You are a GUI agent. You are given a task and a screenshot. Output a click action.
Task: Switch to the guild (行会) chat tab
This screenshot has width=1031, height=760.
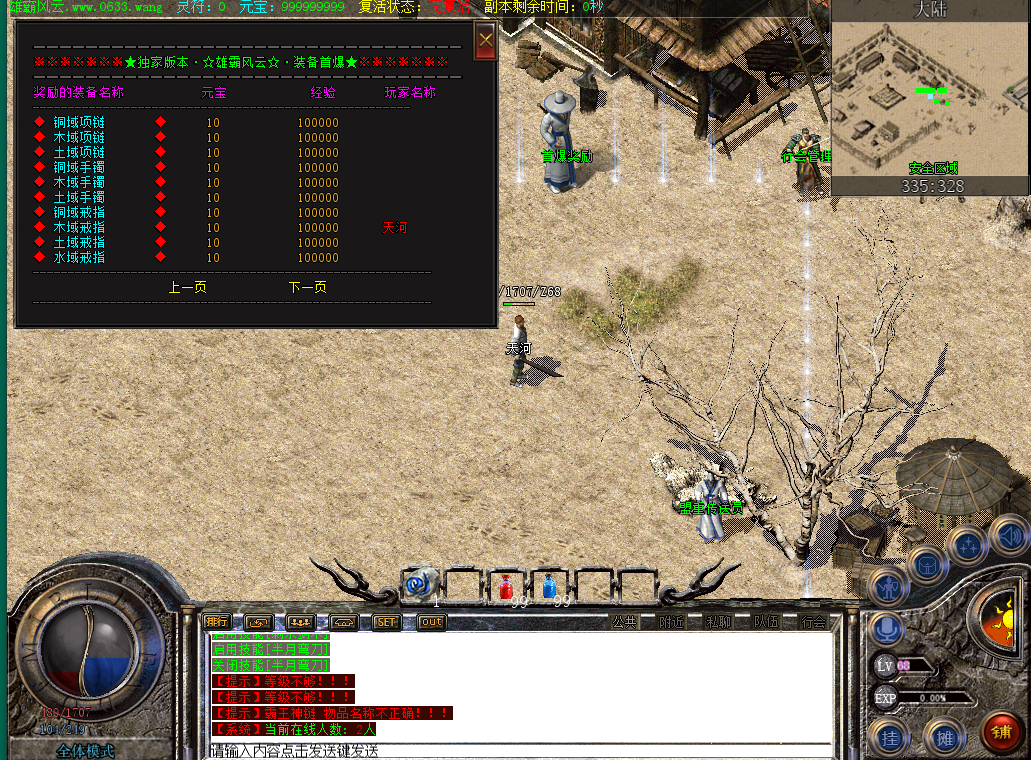[x=813, y=622]
